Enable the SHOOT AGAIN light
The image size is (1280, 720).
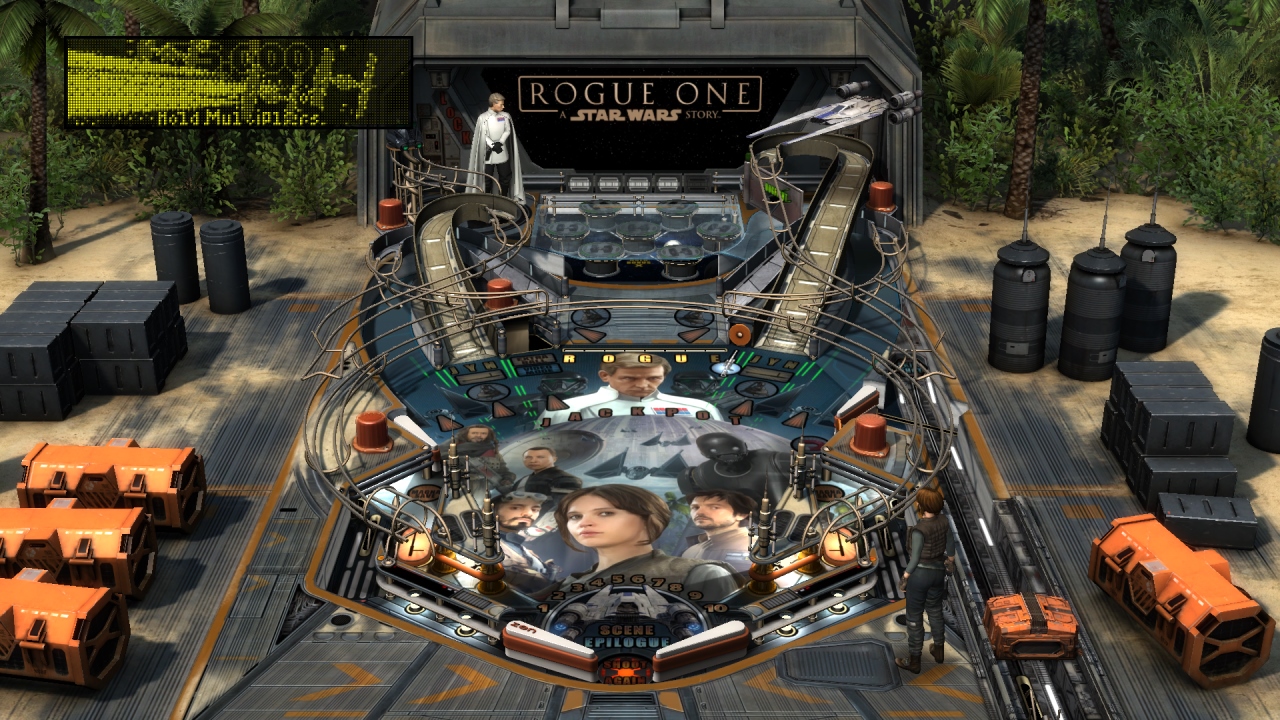coord(624,672)
